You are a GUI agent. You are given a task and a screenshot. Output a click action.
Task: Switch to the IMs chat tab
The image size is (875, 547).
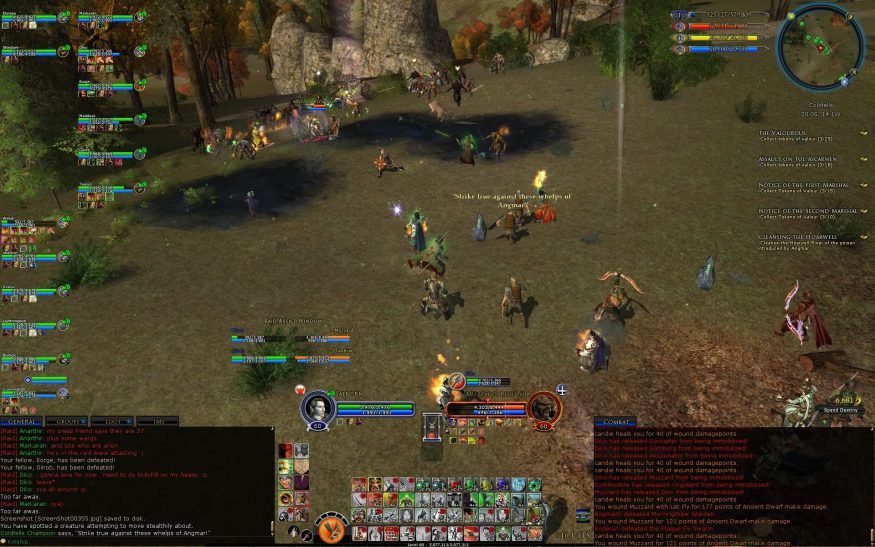point(158,422)
